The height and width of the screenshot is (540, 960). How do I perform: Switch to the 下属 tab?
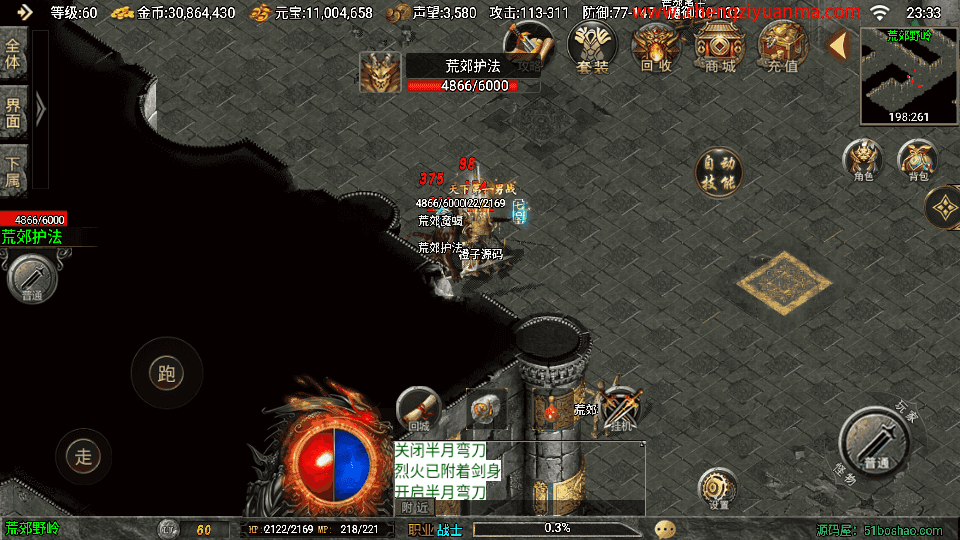click(14, 168)
